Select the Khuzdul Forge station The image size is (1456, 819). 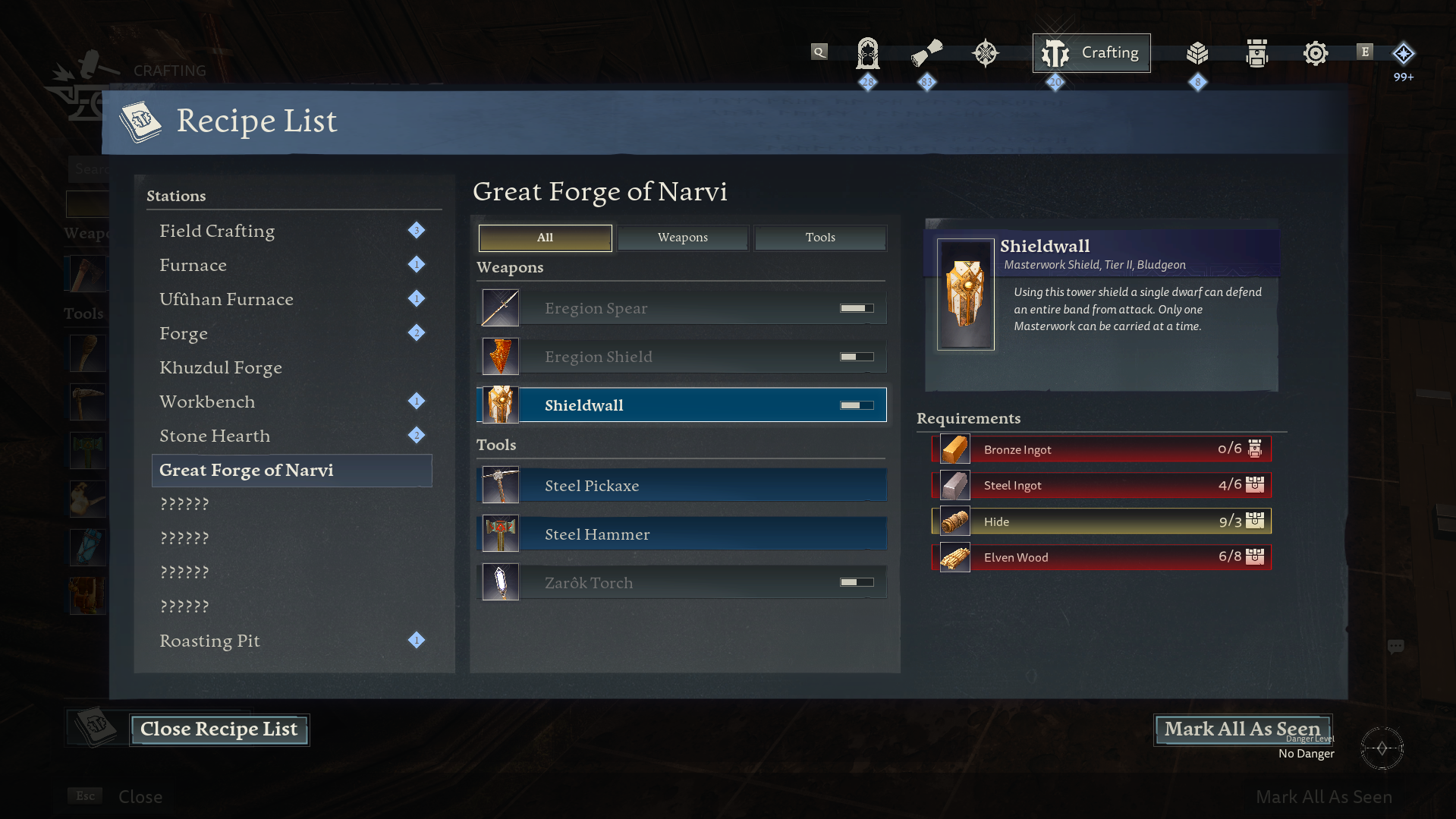221,367
